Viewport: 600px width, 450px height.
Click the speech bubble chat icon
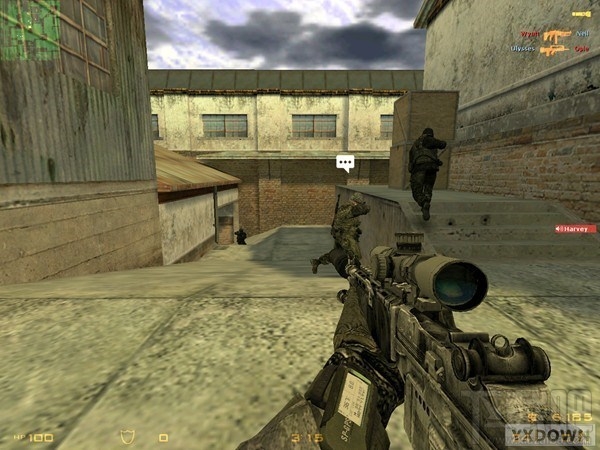(x=345, y=162)
